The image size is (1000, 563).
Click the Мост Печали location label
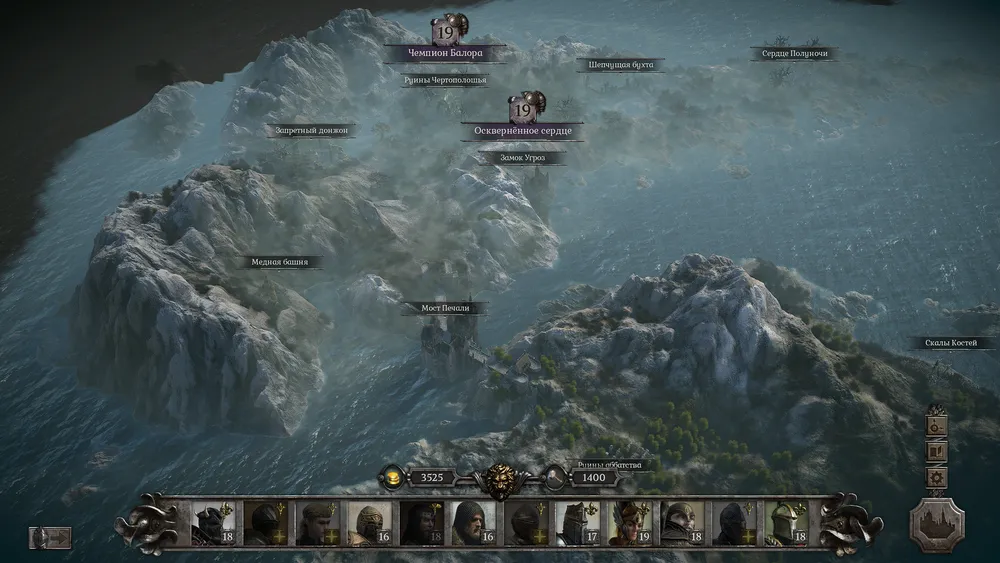(x=443, y=308)
